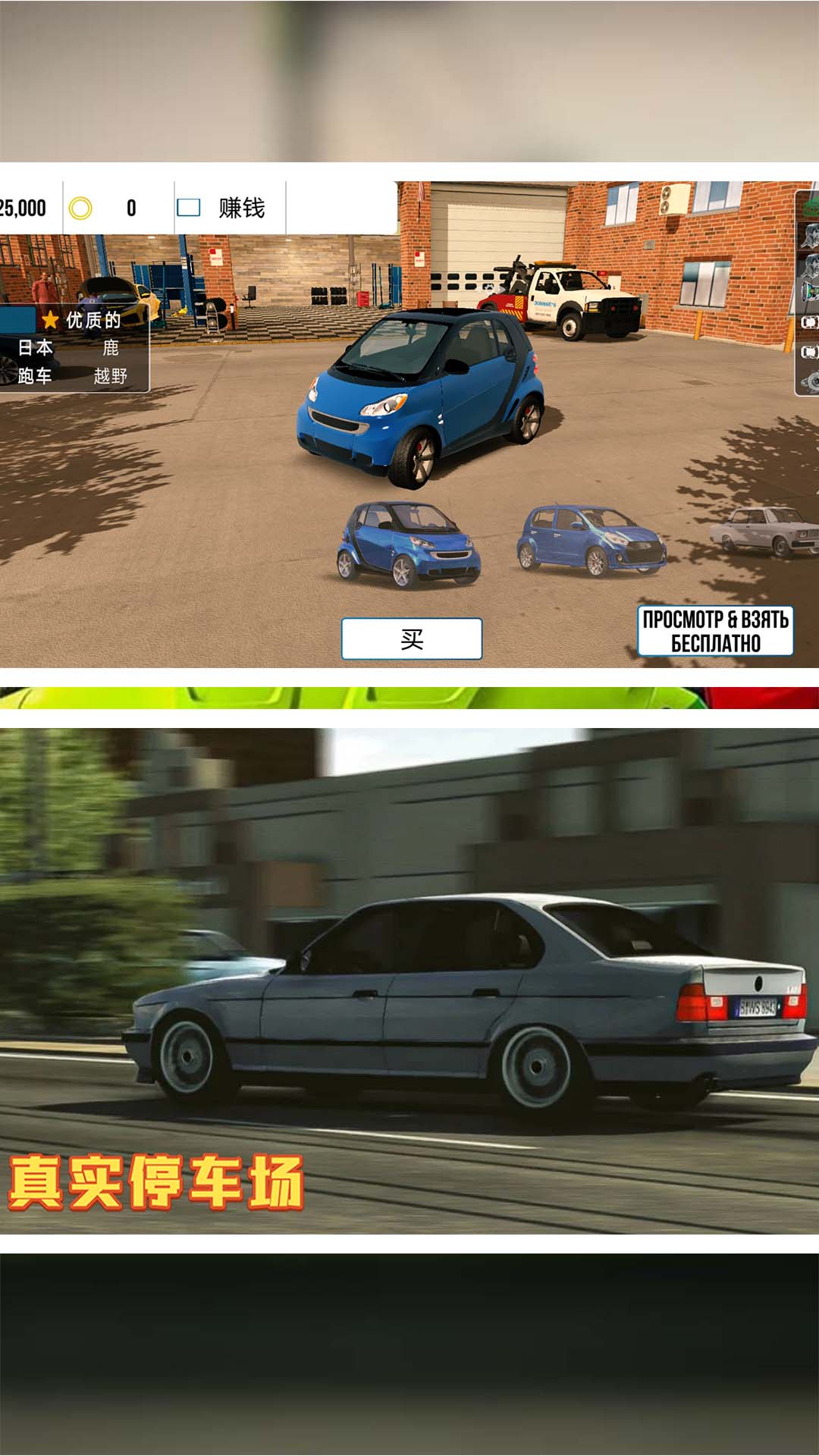Buy the car with the 买 button
This screenshot has height=1456, width=819.
tap(411, 639)
